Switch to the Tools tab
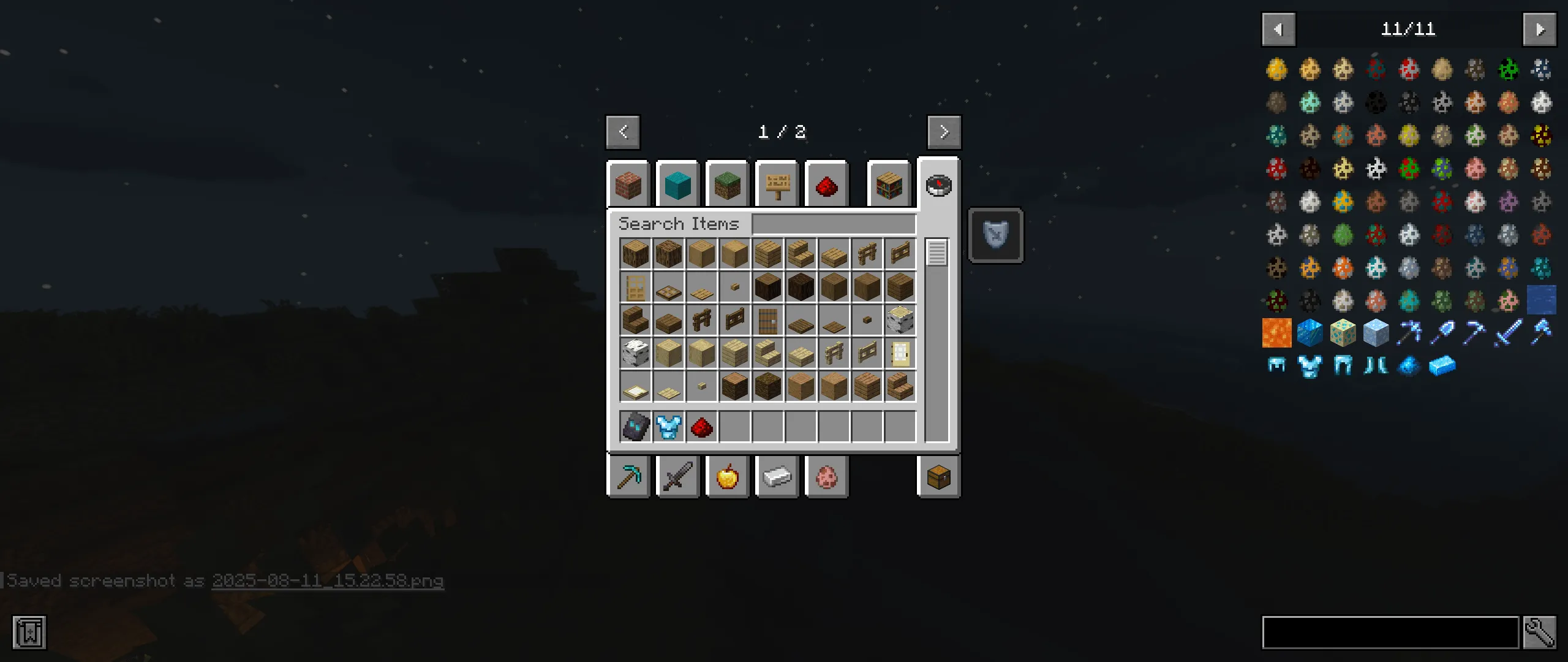Screen dimensions: 1568x662 (x=627, y=477)
